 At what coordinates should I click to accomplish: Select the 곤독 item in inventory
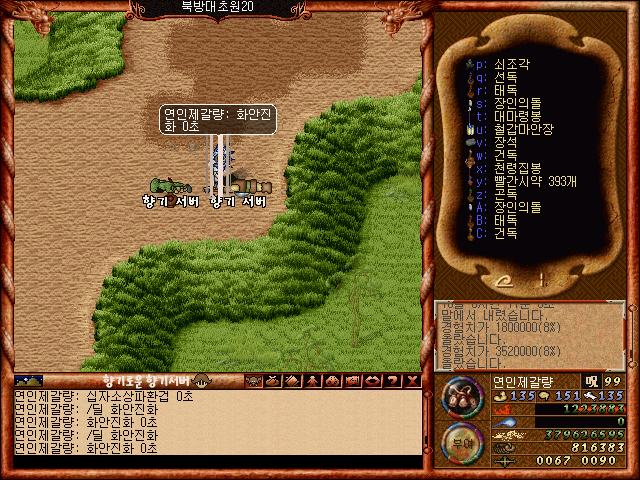505,193
